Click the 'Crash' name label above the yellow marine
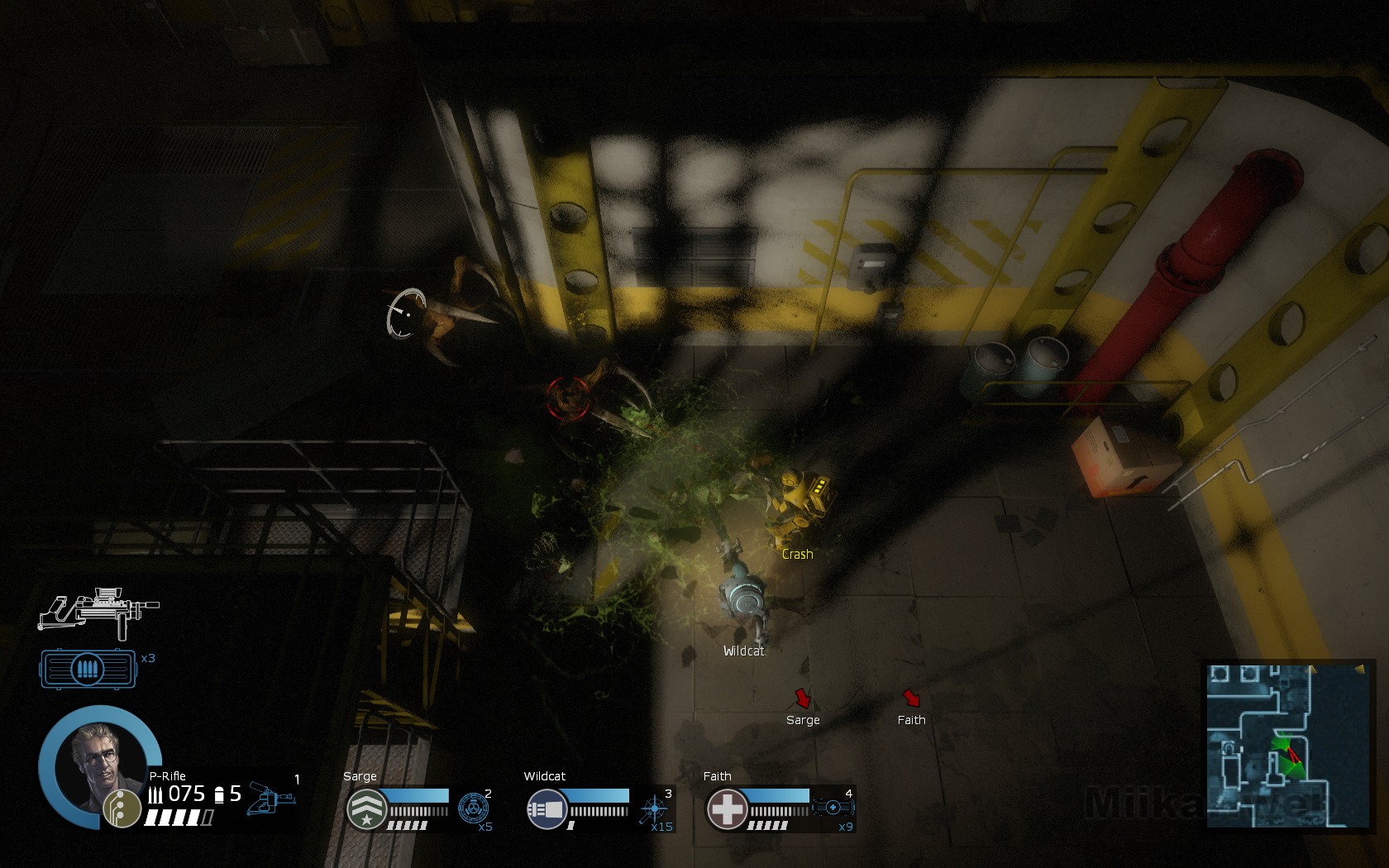The image size is (1389, 868). click(797, 555)
